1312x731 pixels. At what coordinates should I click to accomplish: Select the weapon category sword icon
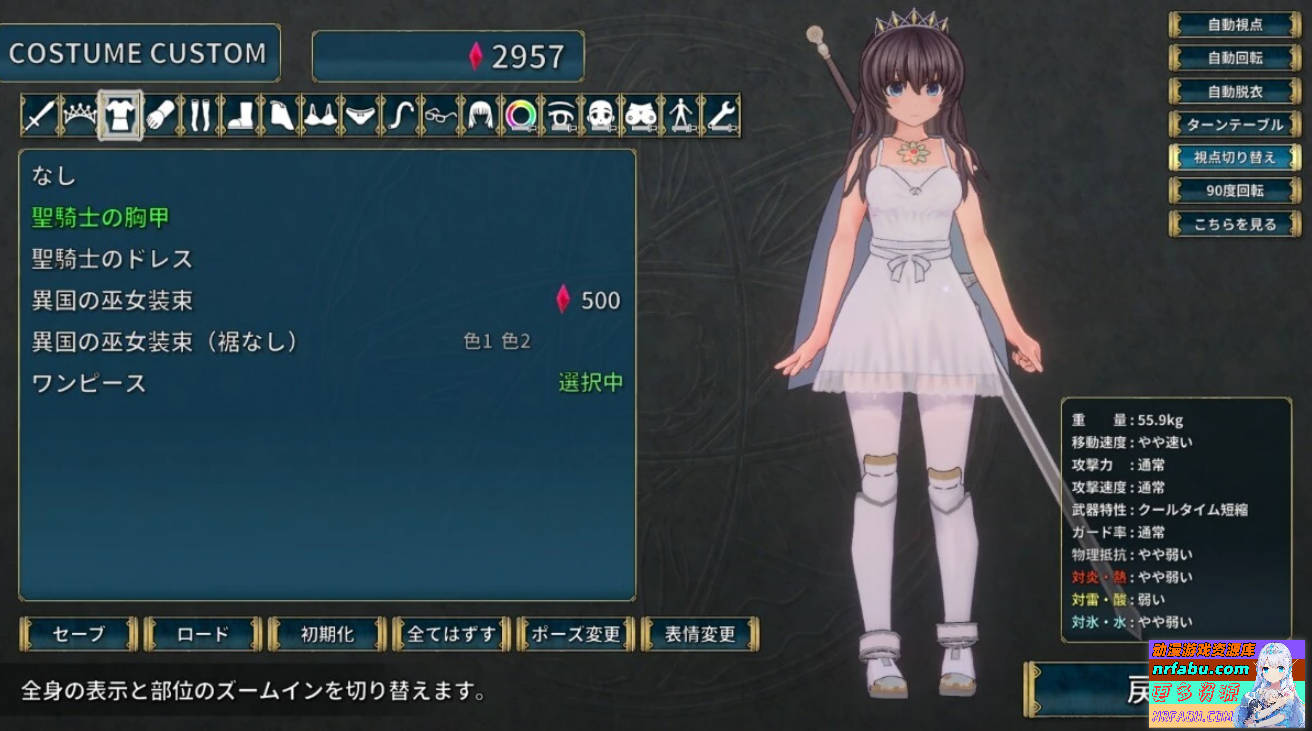pos(38,114)
